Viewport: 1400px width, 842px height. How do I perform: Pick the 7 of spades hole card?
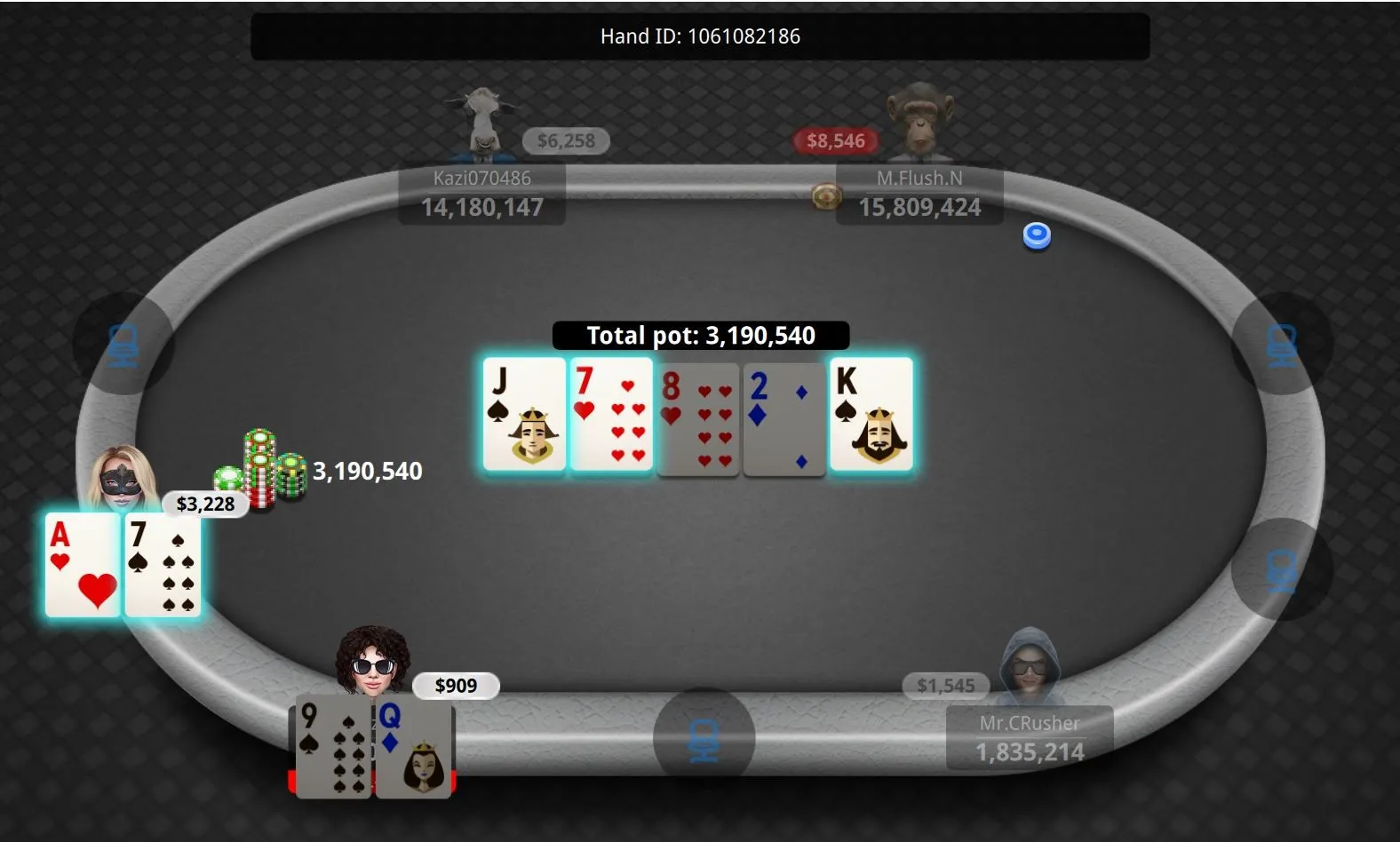click(163, 565)
